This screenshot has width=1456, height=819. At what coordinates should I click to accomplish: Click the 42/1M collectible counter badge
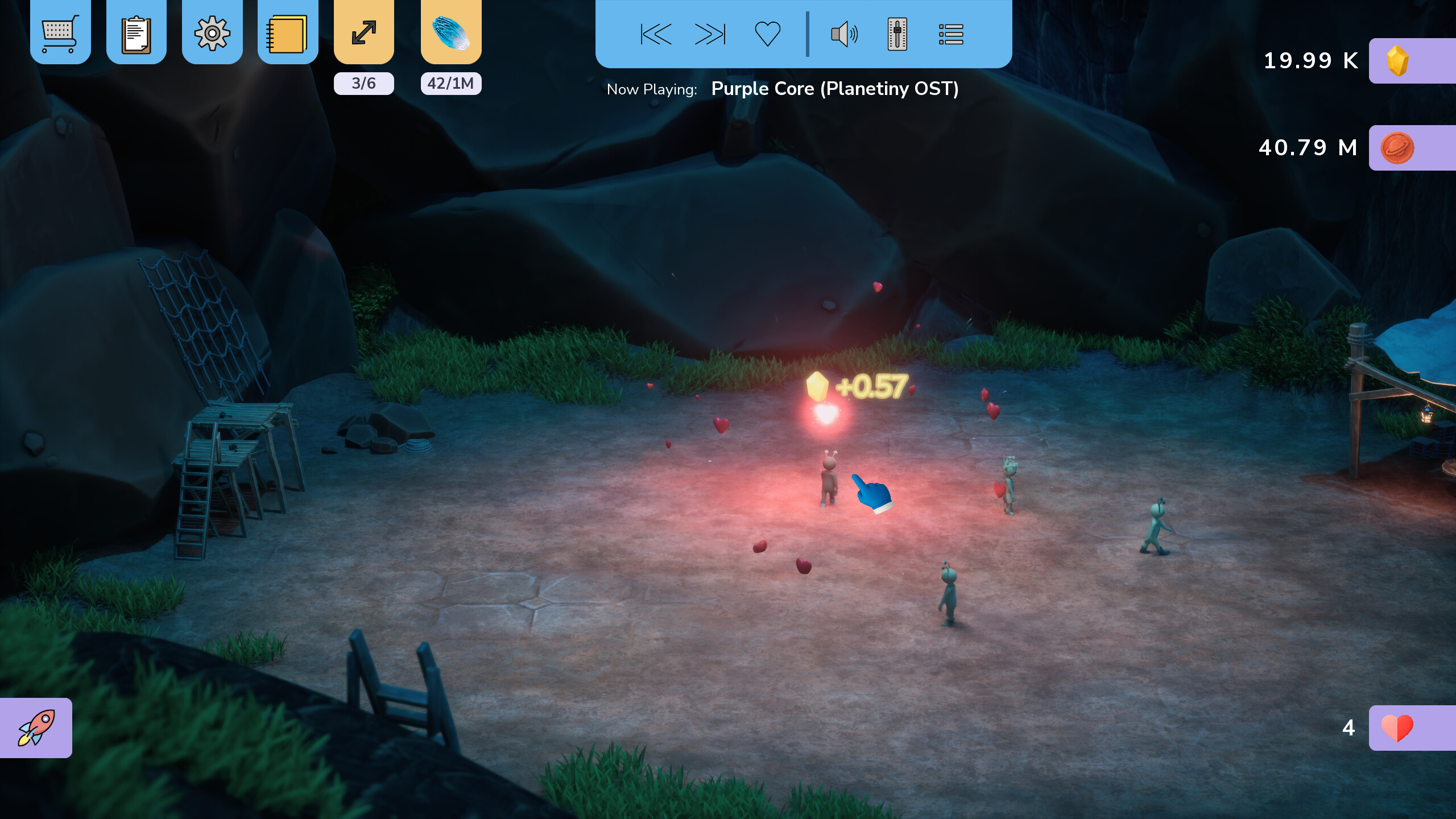click(x=450, y=83)
